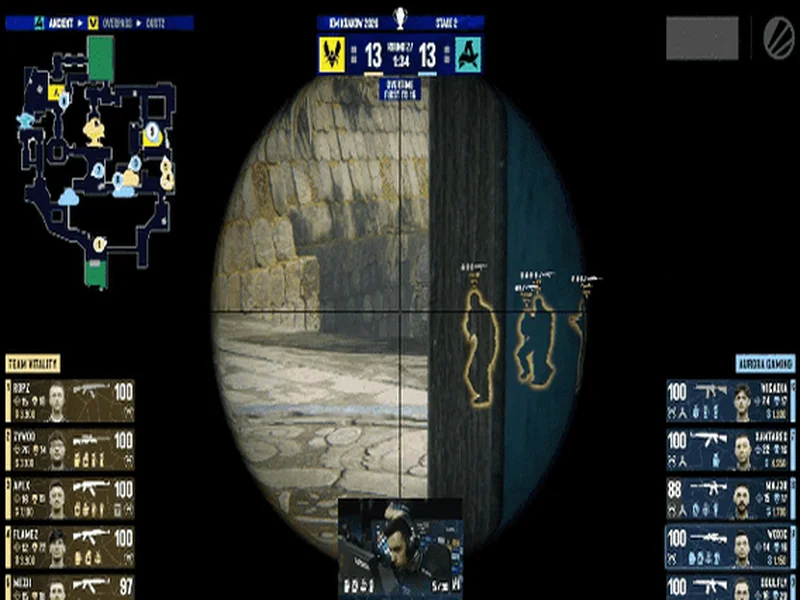This screenshot has width=800, height=600.
Task: Select Wicadia's player row
Action: point(730,400)
